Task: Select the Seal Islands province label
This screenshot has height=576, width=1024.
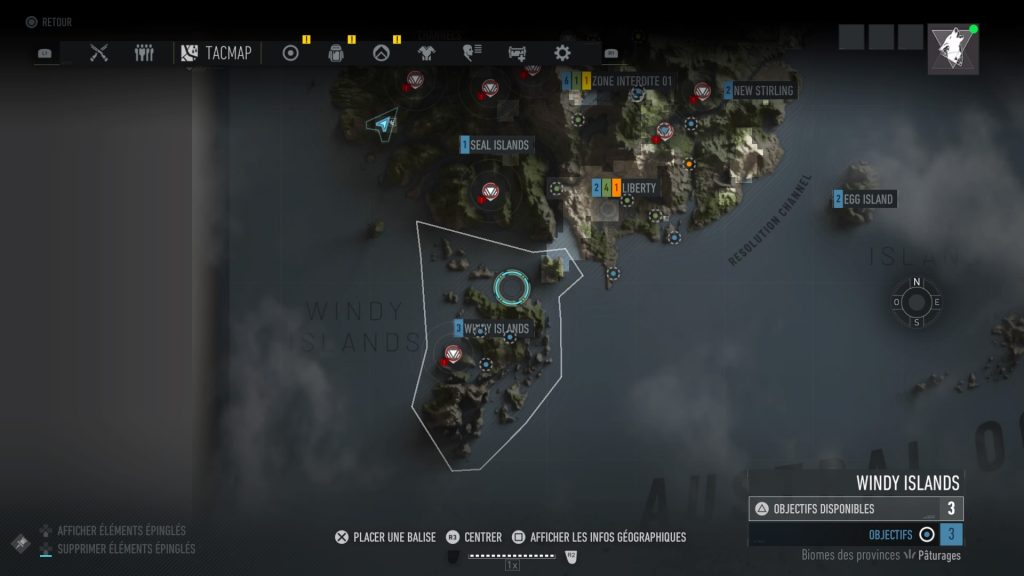Action: tap(498, 145)
